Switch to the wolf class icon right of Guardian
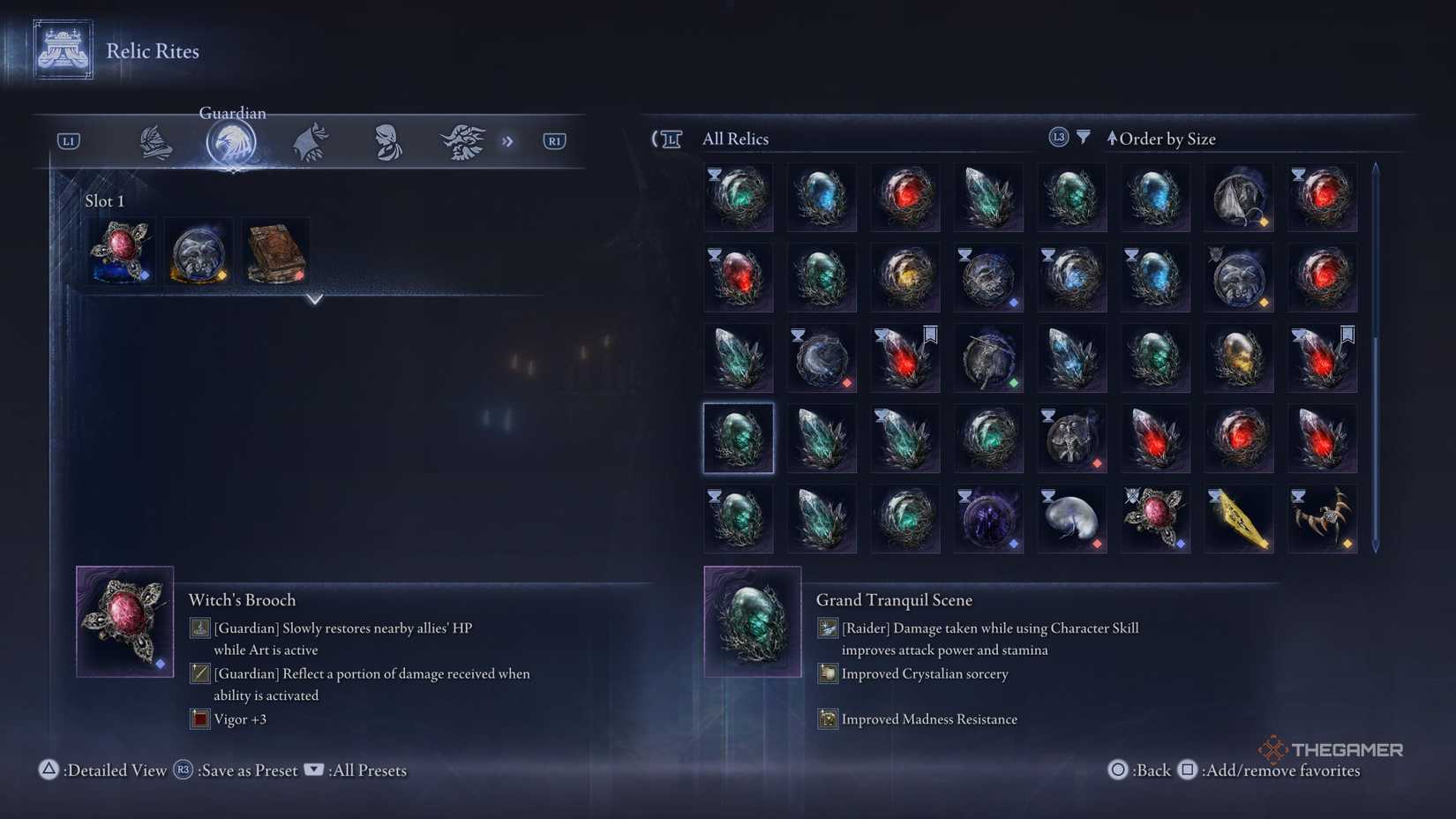The image size is (1456, 819). coord(309,140)
